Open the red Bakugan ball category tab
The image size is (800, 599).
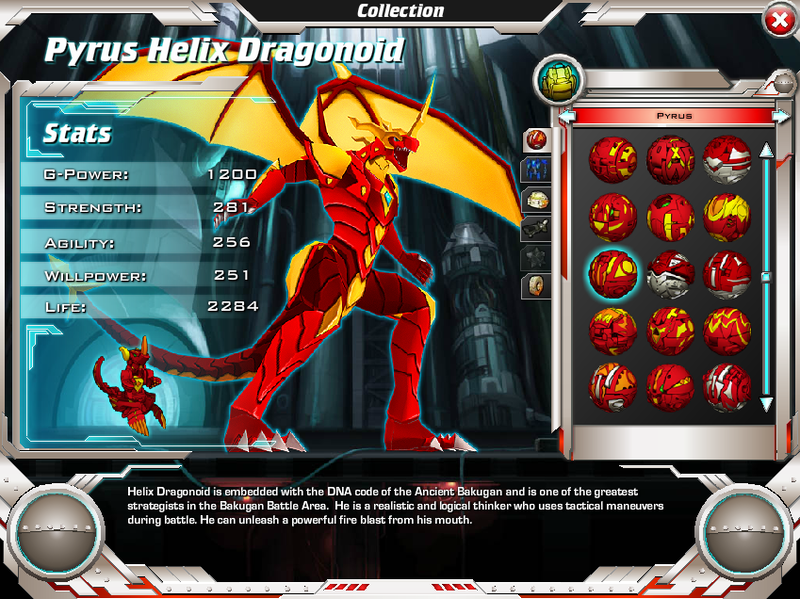pos(537,139)
